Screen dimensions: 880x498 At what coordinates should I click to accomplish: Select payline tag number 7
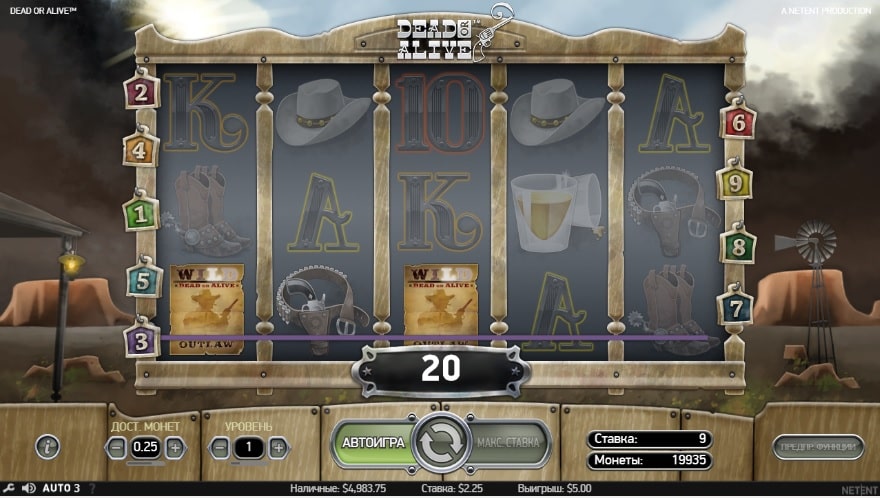pos(735,304)
